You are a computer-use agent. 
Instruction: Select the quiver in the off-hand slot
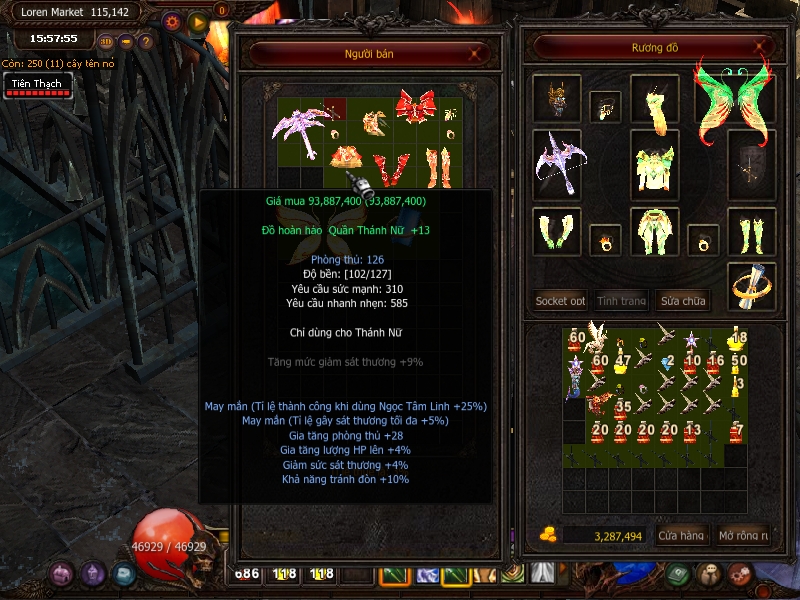(x=751, y=162)
